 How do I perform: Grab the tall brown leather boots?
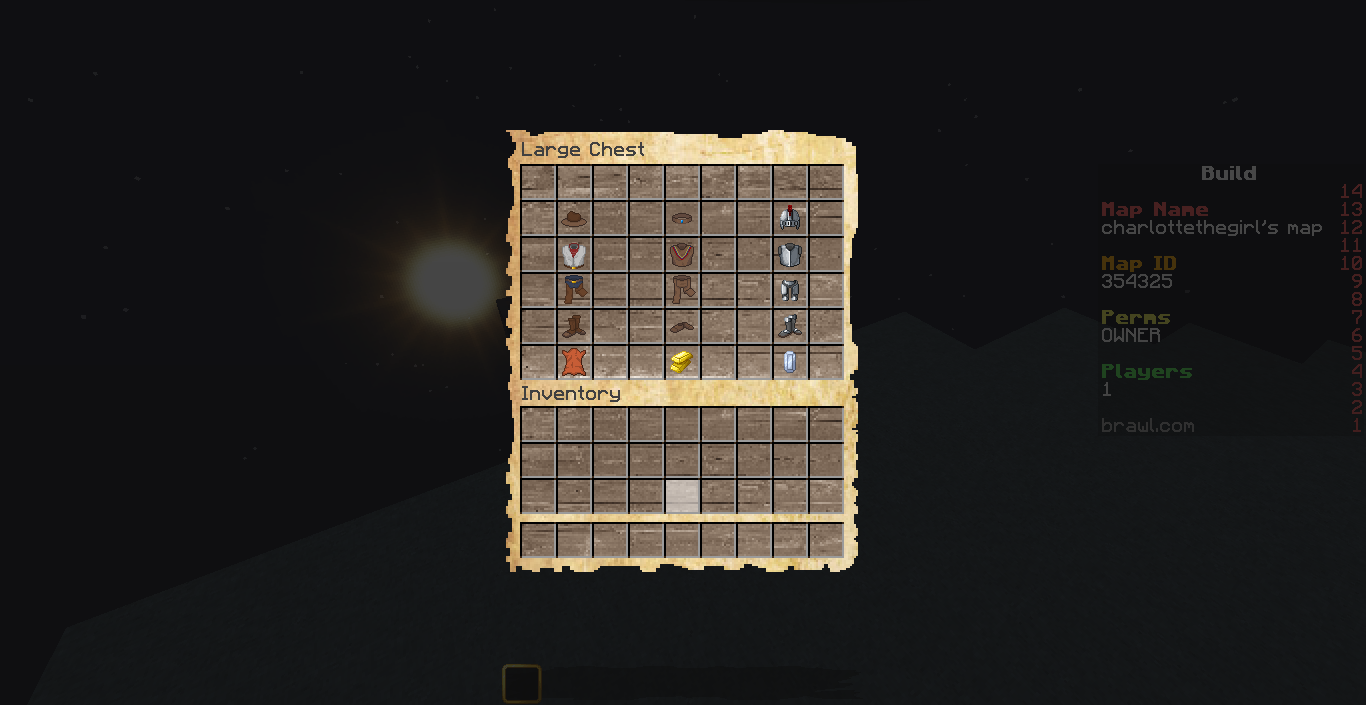click(x=573, y=326)
